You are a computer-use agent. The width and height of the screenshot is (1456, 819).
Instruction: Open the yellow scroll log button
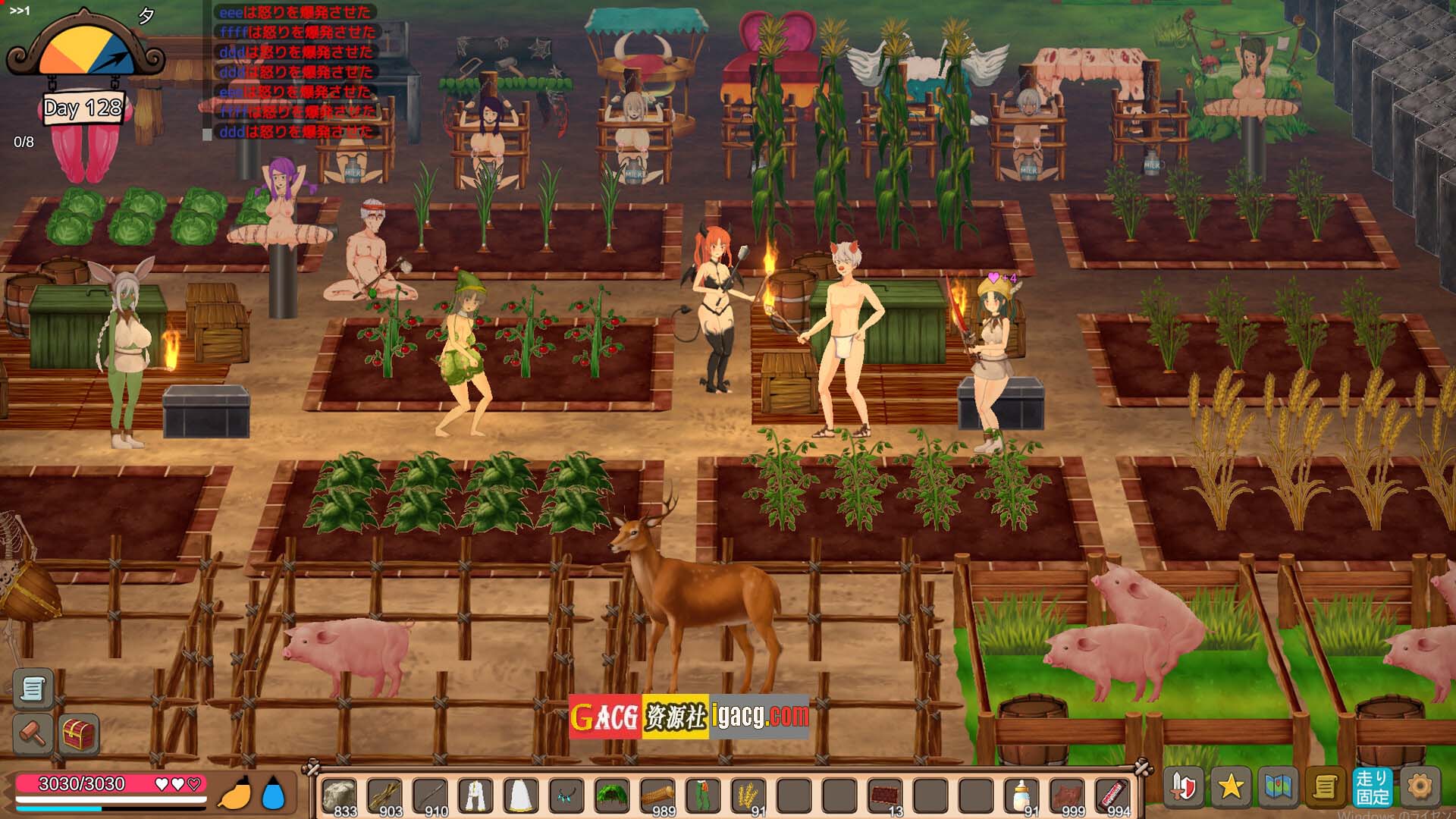(1325, 786)
